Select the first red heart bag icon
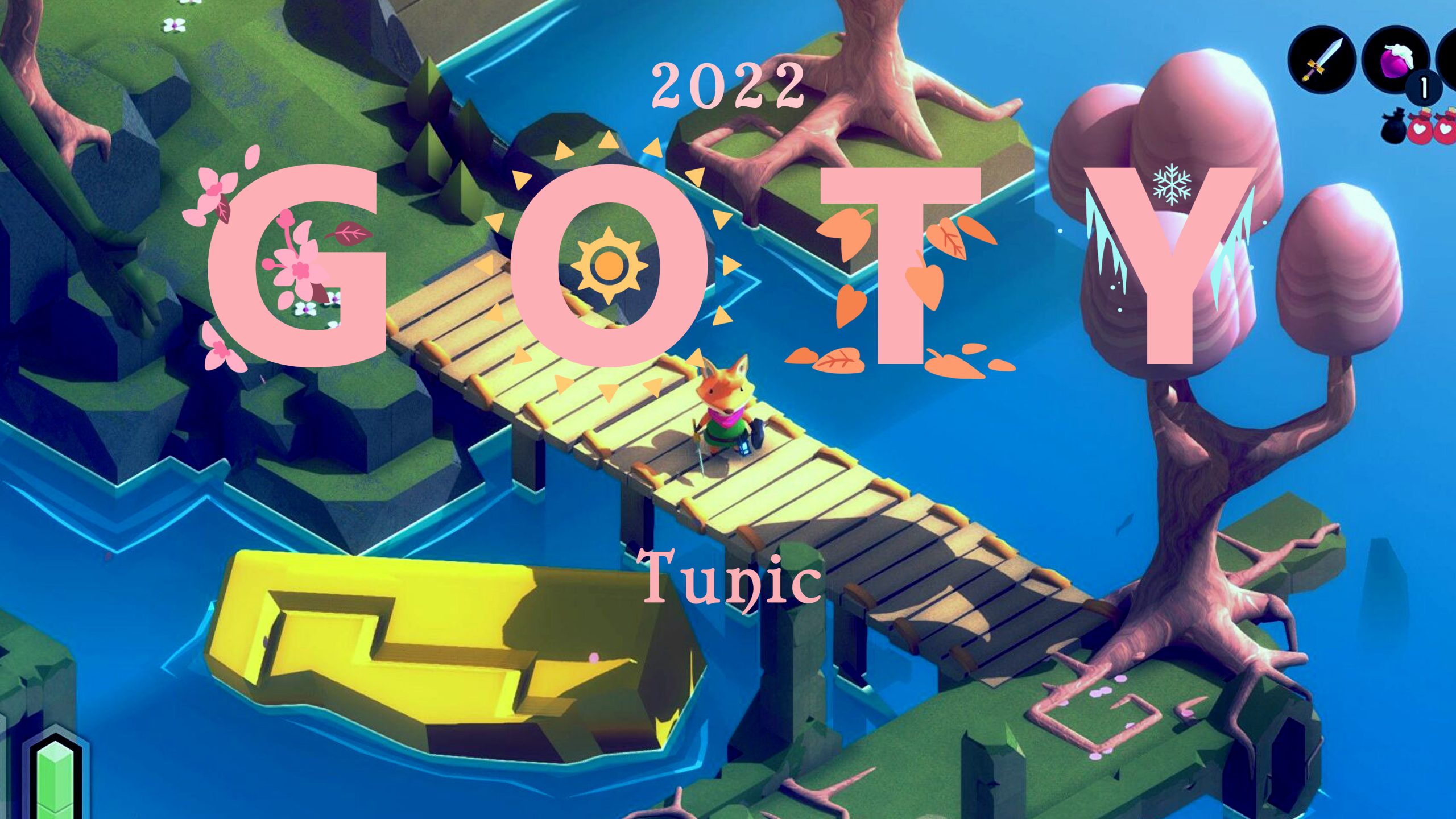This screenshot has height=819, width=1456. click(1421, 128)
